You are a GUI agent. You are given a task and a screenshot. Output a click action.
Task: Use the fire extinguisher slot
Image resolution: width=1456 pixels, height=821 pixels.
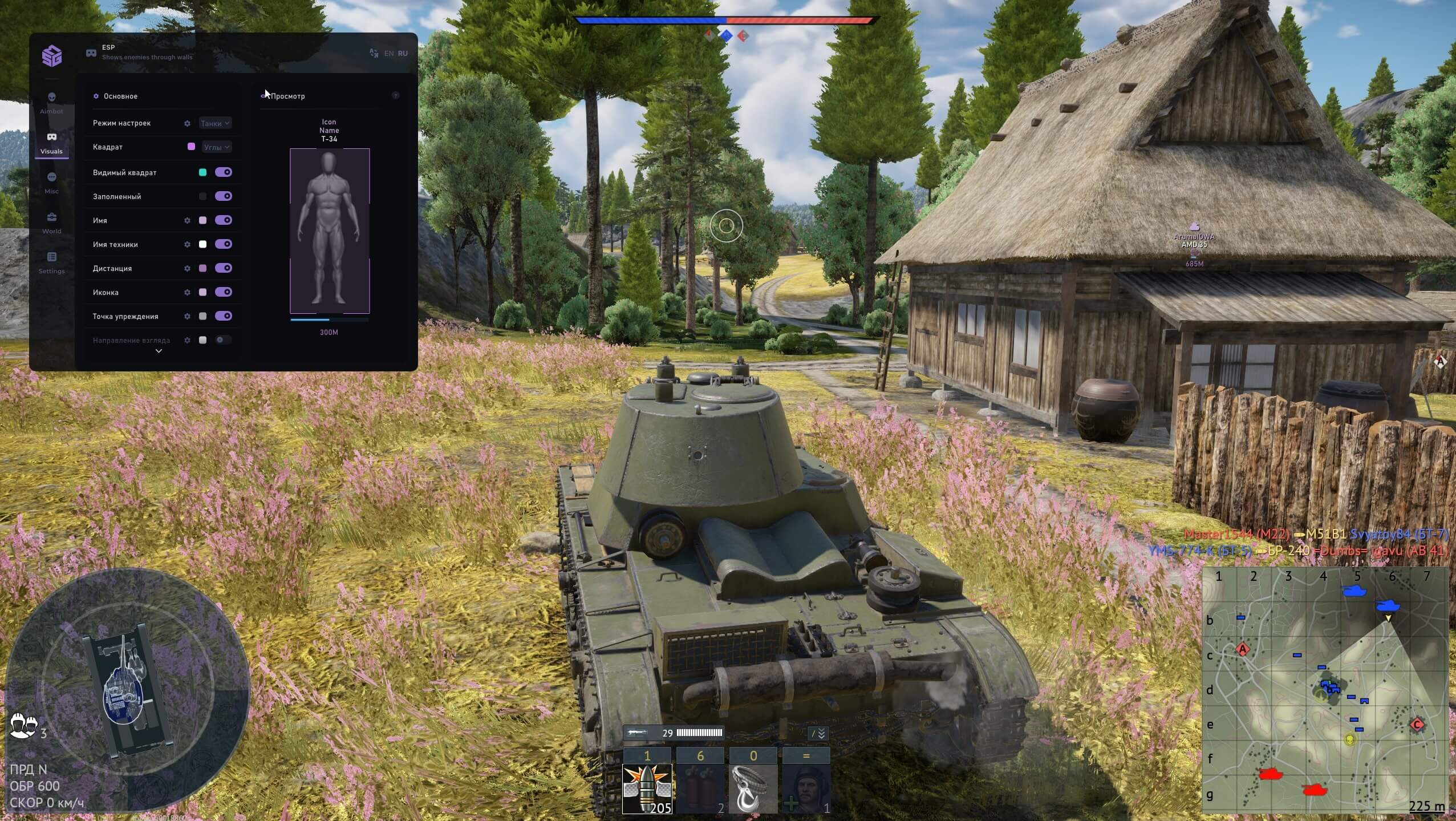point(700,788)
